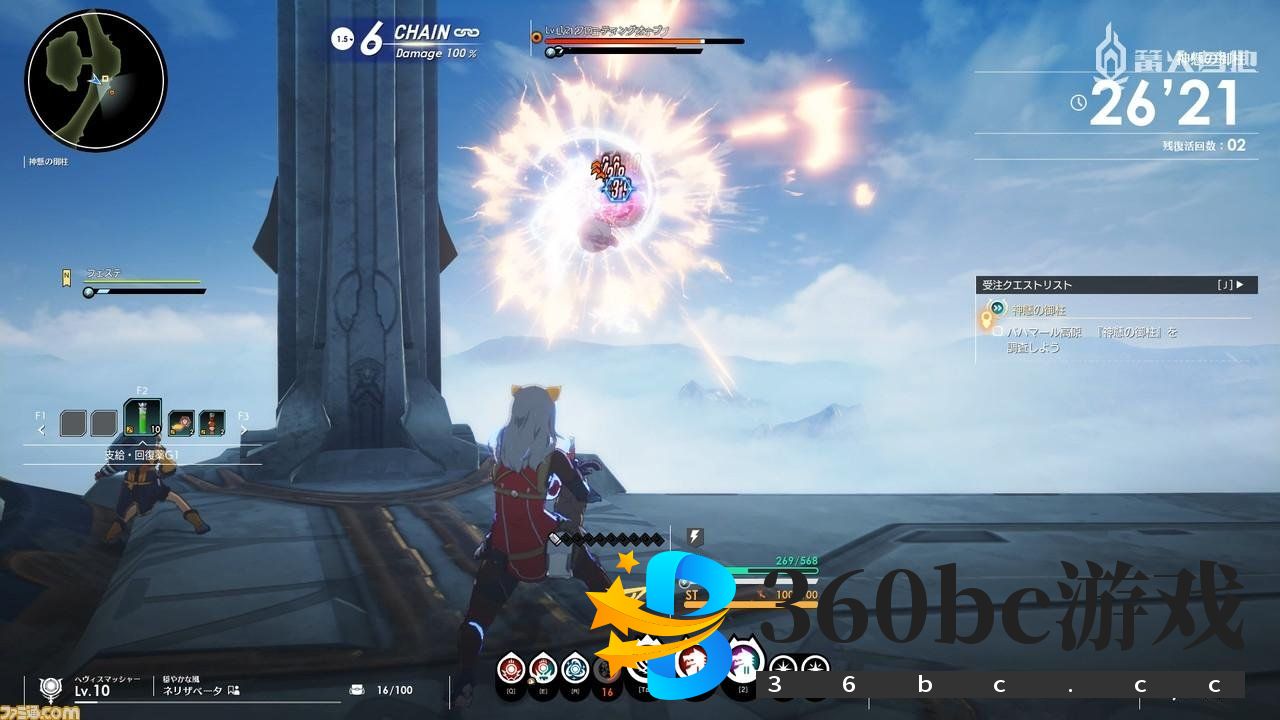This screenshot has width=1280, height=720.
Task: Select the green recovery potion slot
Action: (142, 420)
